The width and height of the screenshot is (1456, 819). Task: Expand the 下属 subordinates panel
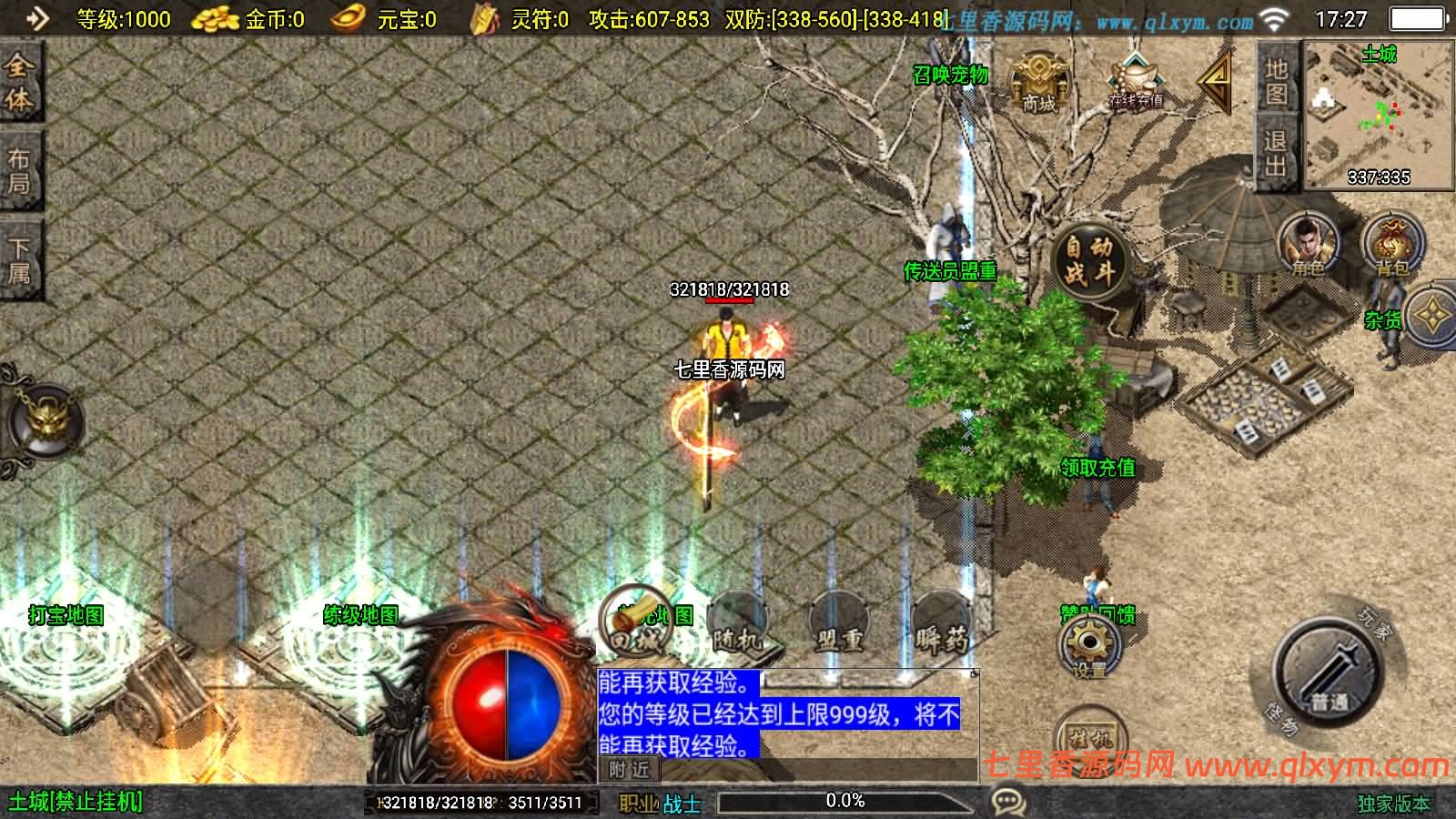[x=20, y=258]
